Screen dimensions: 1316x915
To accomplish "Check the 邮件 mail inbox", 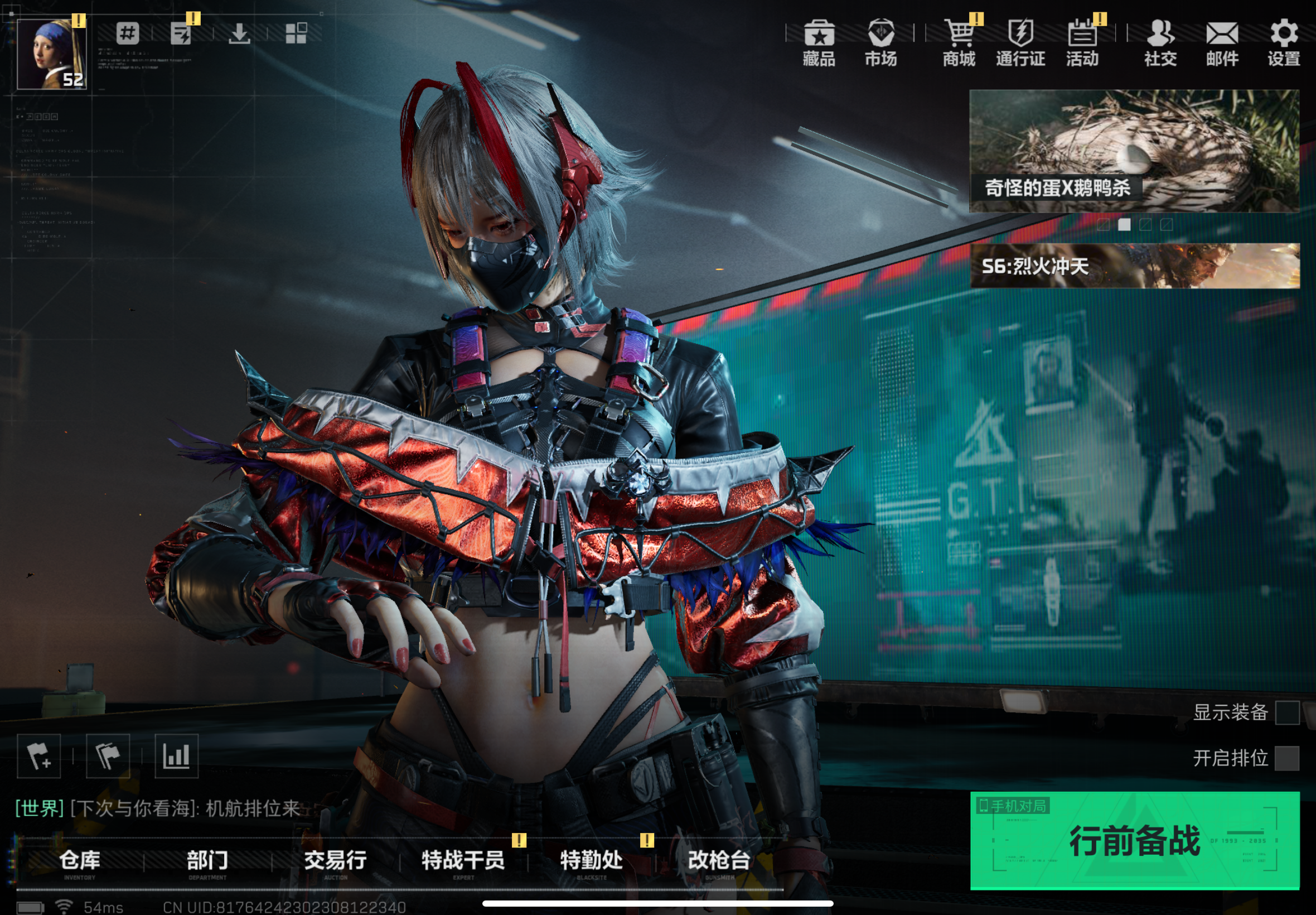I will pos(1222,42).
